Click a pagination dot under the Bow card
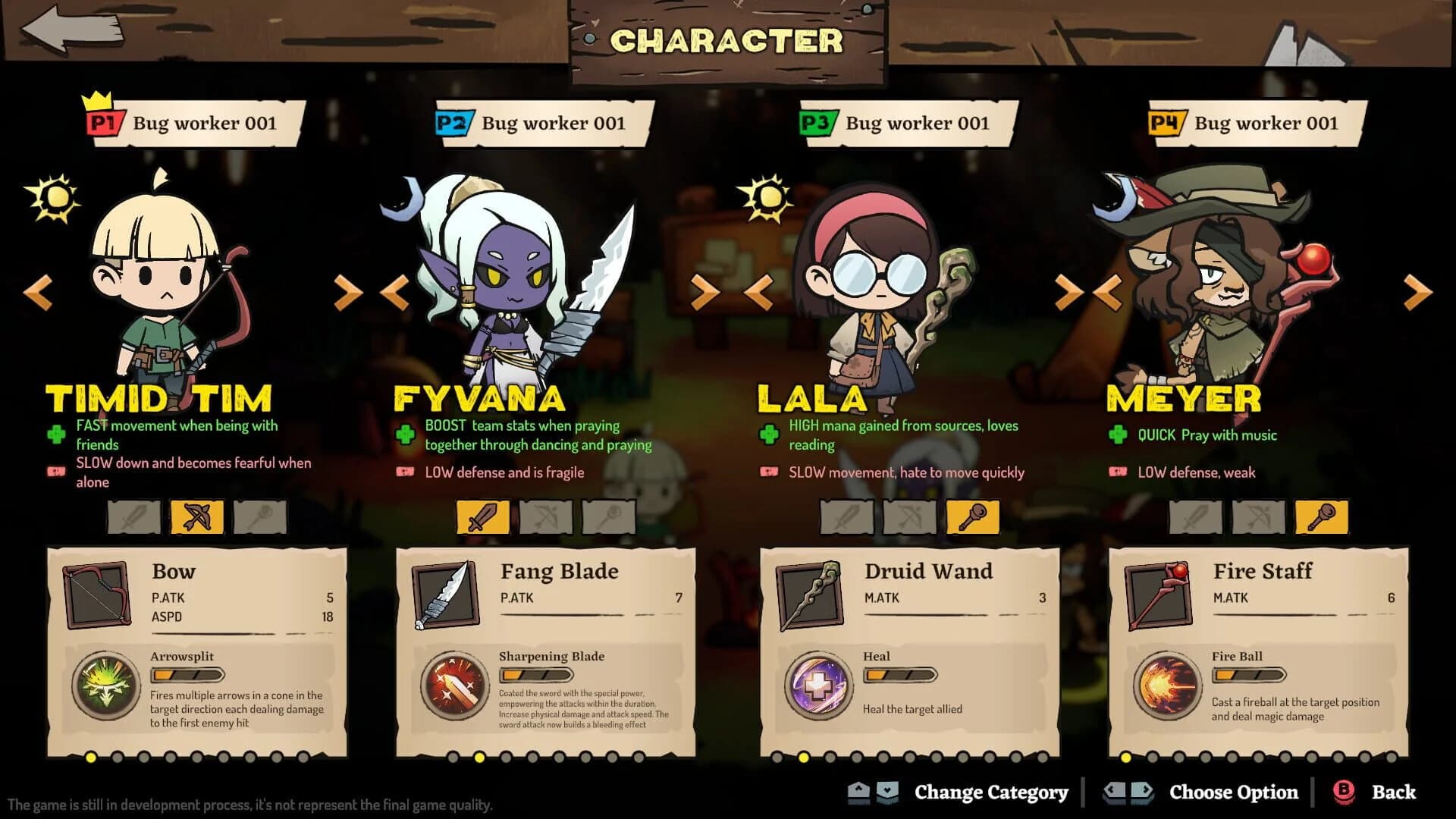This screenshot has height=819, width=1456. point(89,756)
